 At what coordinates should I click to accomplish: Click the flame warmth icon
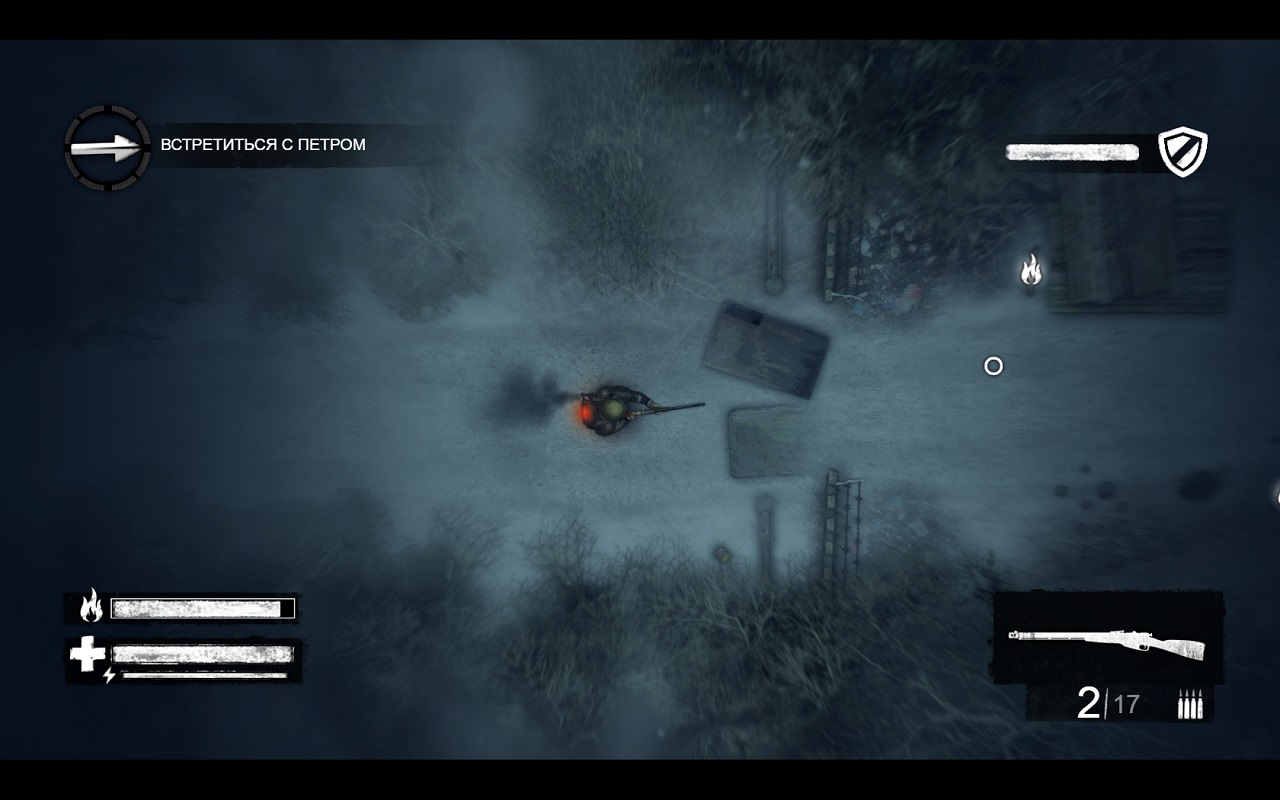(x=91, y=606)
